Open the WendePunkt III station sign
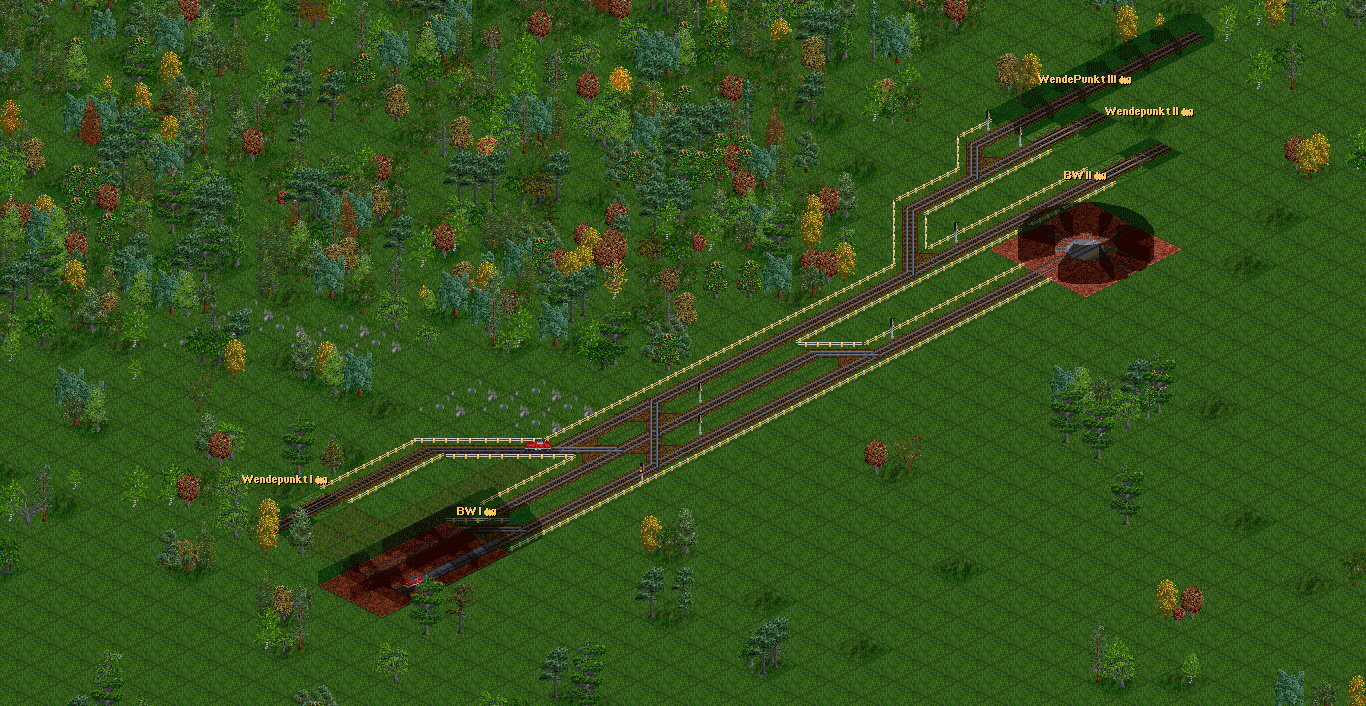Screen dimensions: 1366x706 coord(1083,79)
